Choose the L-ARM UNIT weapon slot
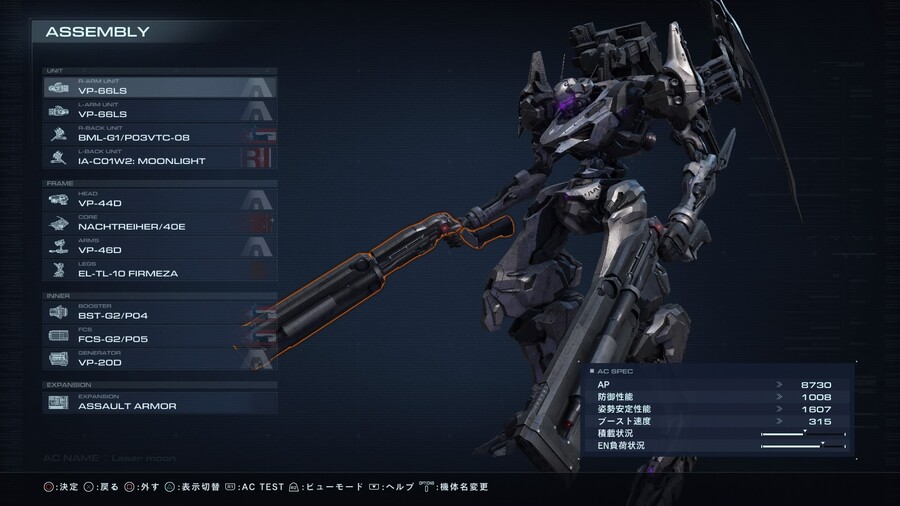 (160, 111)
